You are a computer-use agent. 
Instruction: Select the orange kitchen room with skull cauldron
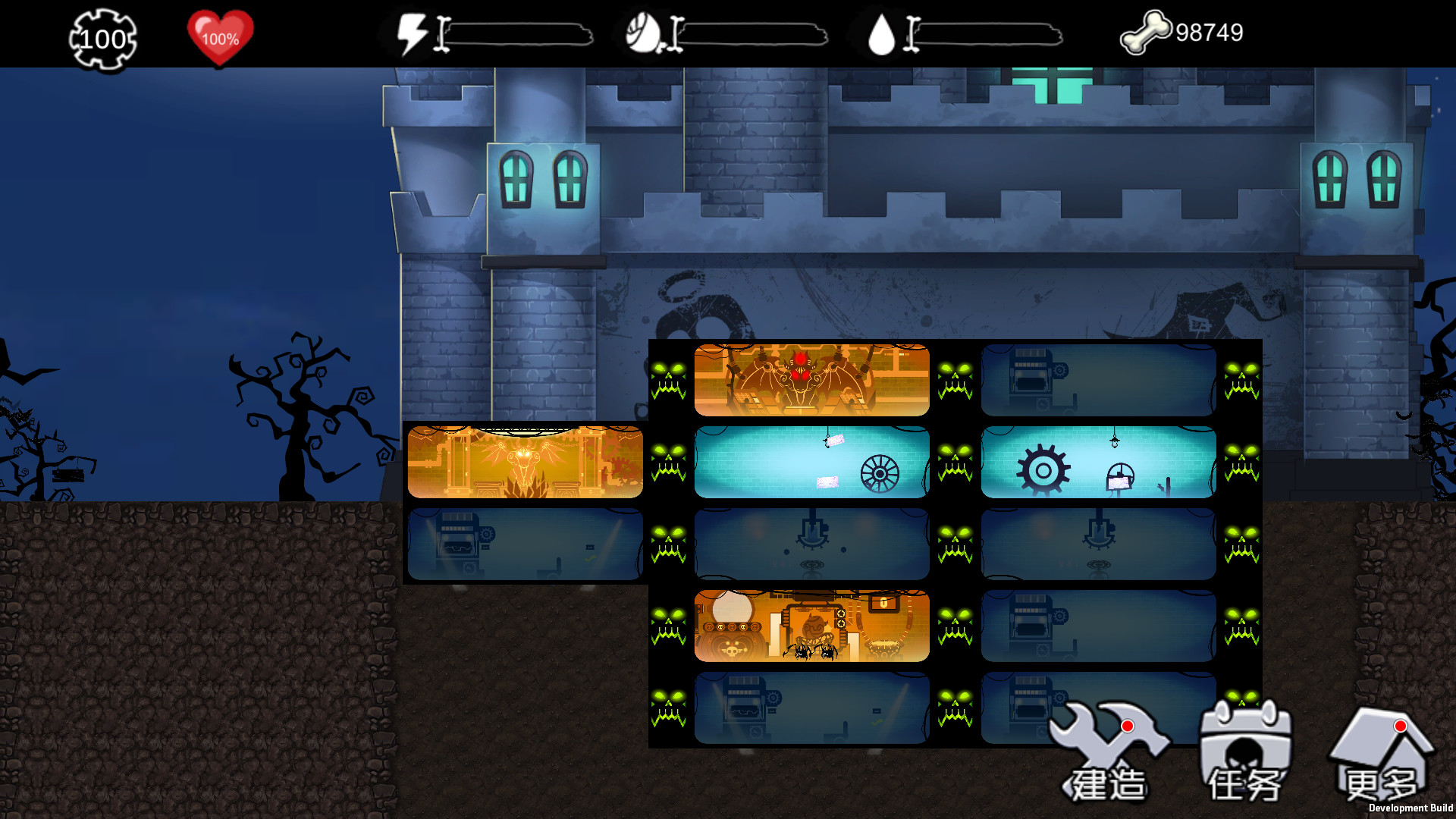click(x=810, y=627)
